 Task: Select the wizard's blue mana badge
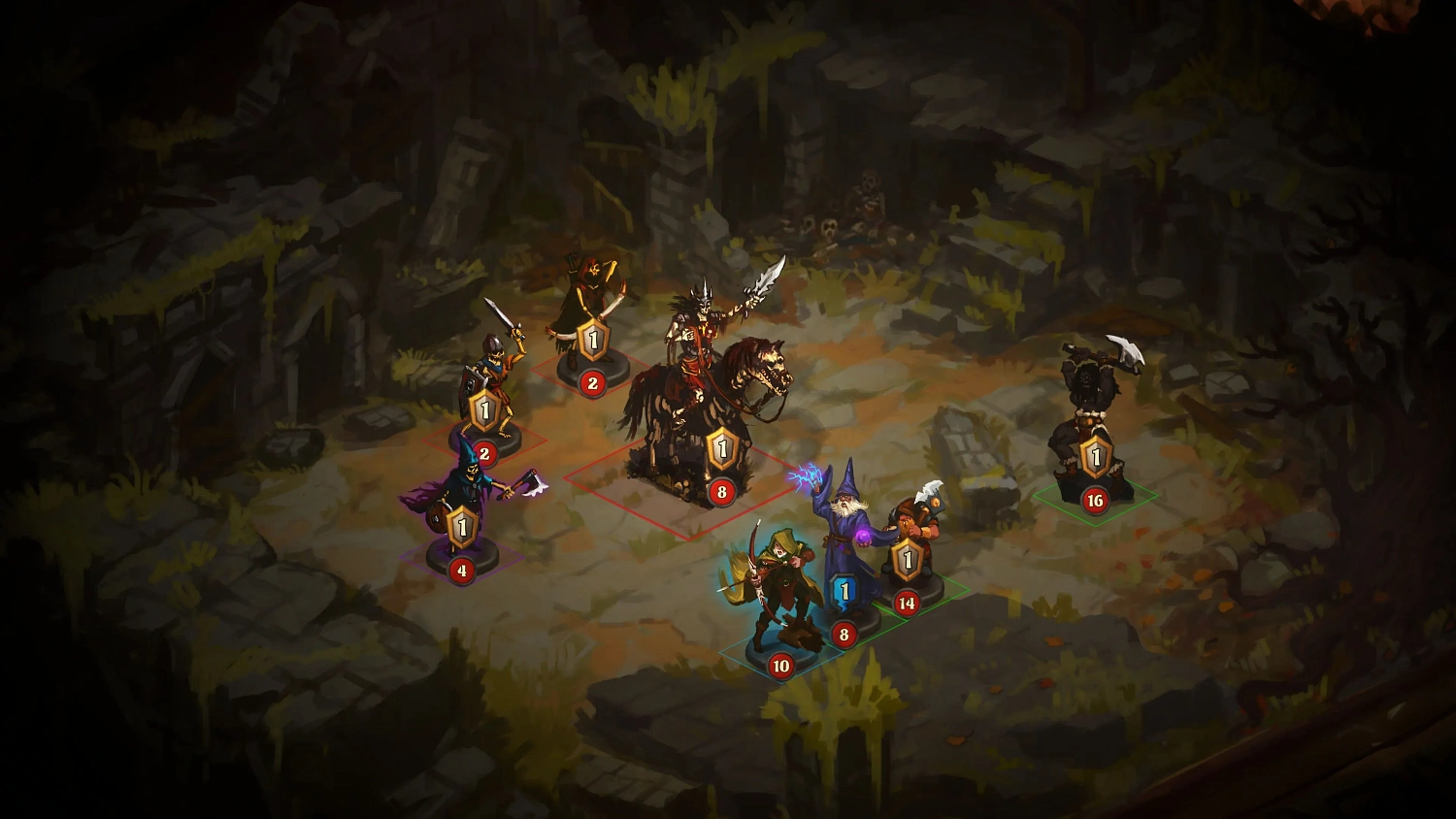pyautogui.click(x=844, y=586)
